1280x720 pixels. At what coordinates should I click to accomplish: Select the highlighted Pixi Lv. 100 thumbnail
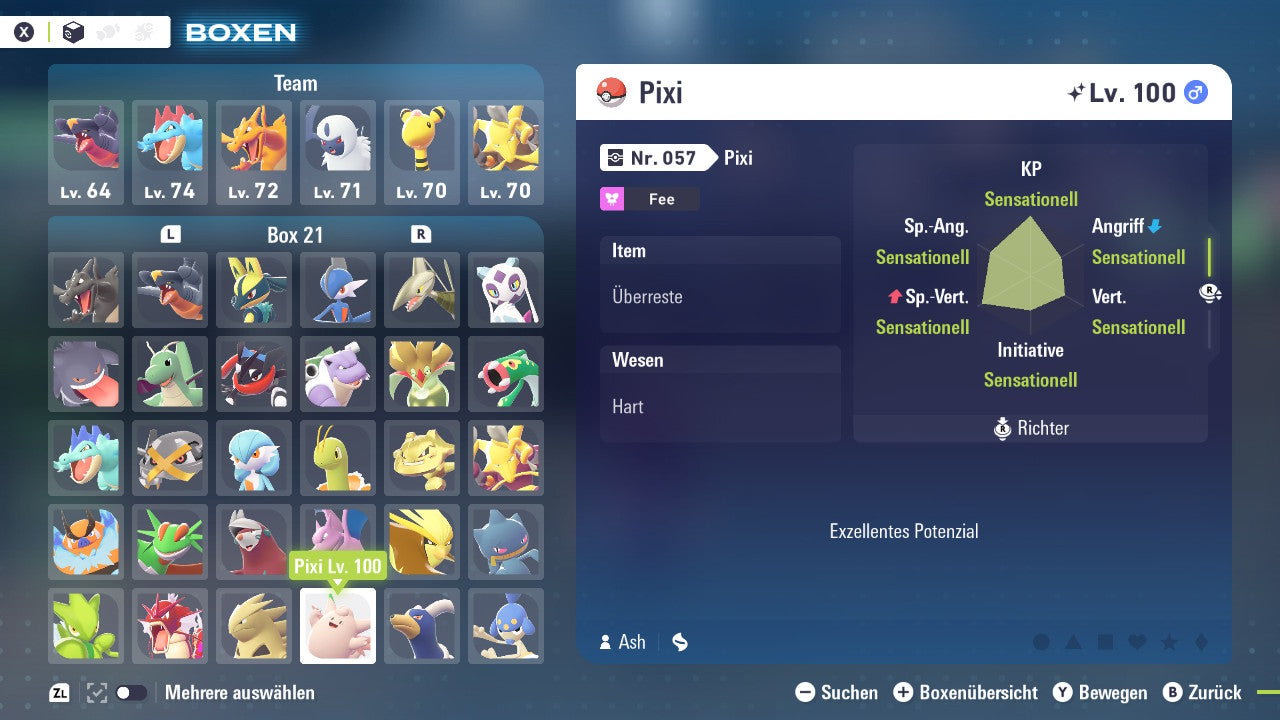[338, 626]
